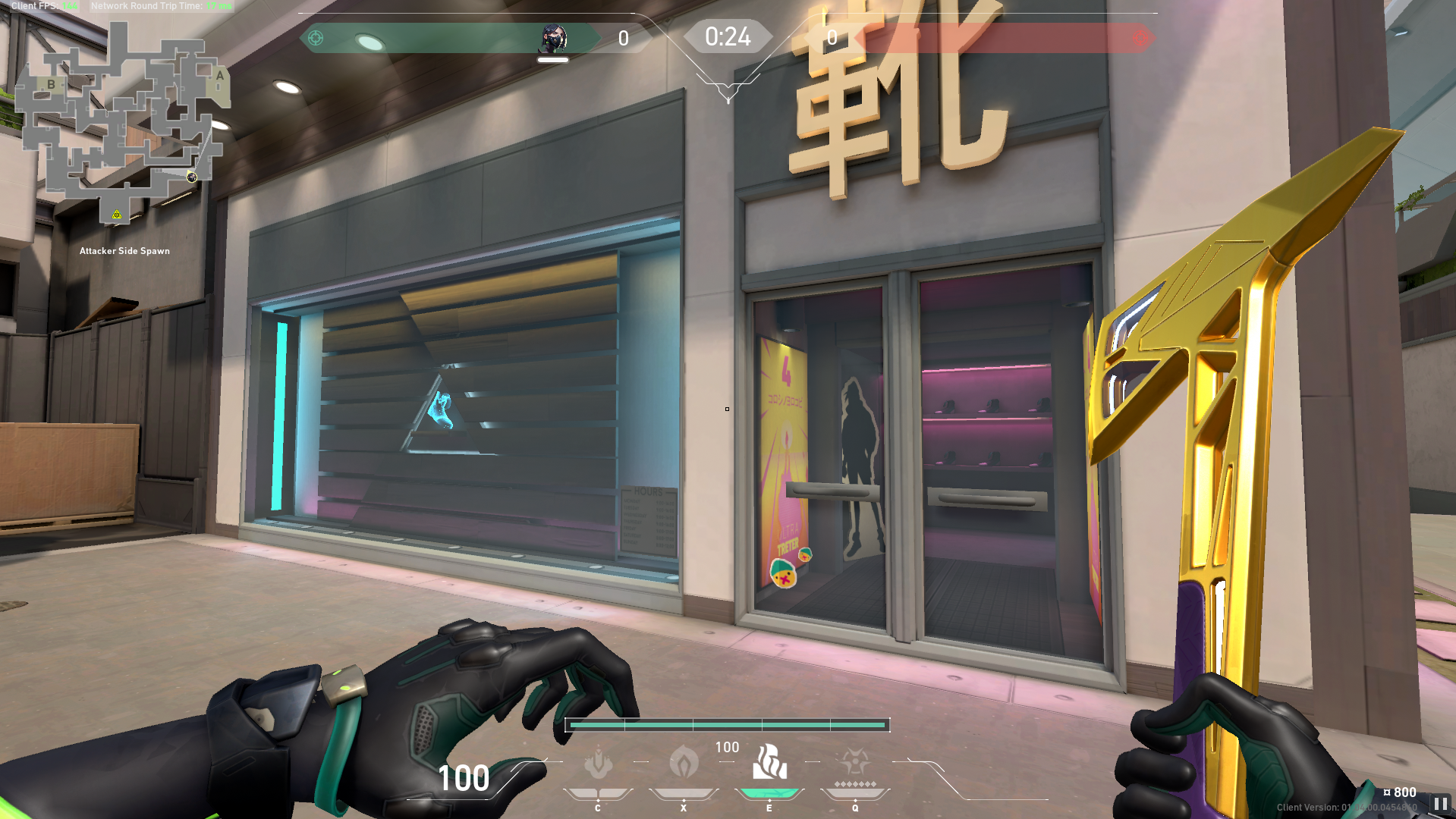Select Viper's Snake Bite ability icon
The height and width of the screenshot is (819, 1456).
click(598, 763)
